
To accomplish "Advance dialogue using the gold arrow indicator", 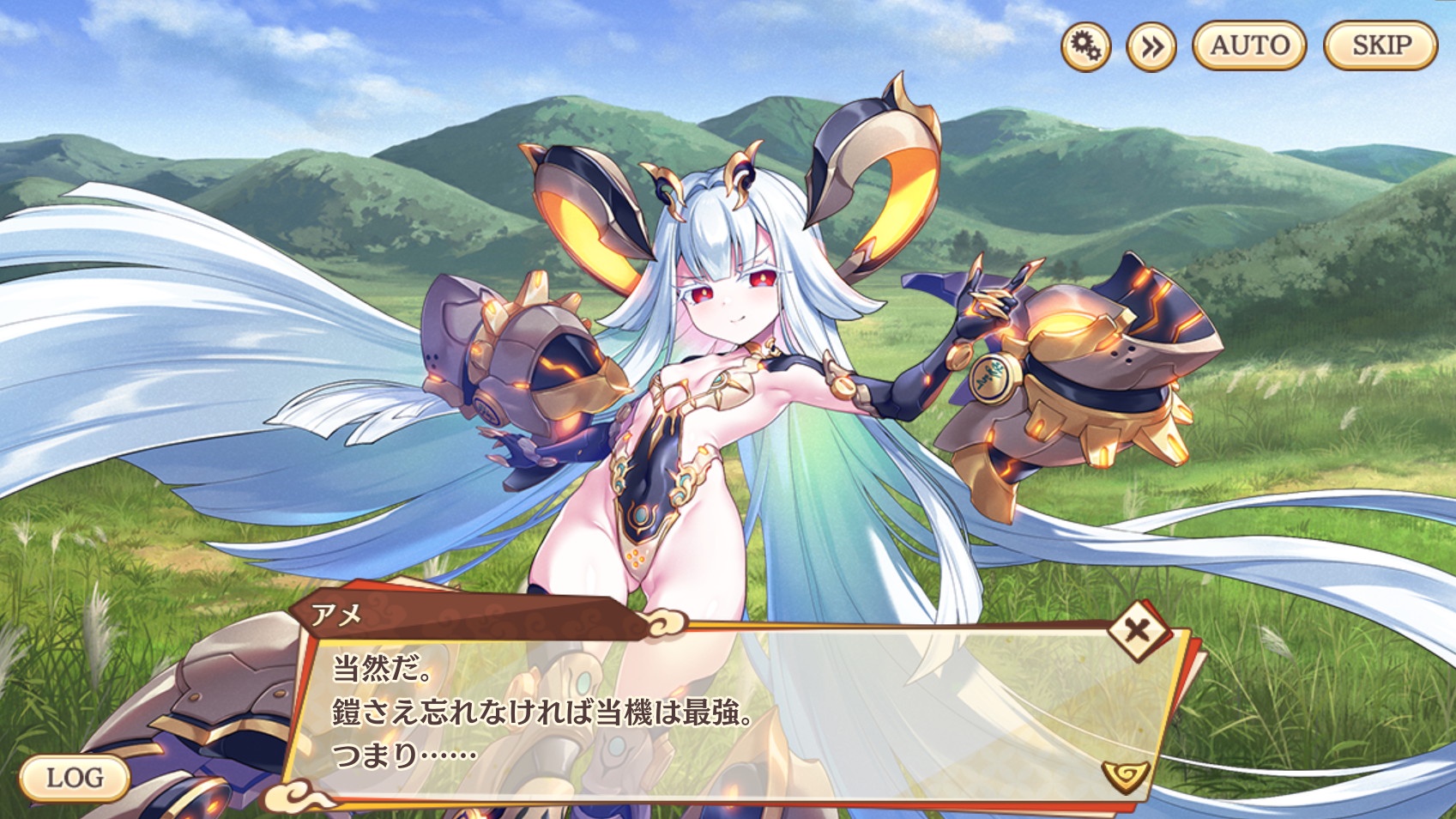I will [1126, 775].
